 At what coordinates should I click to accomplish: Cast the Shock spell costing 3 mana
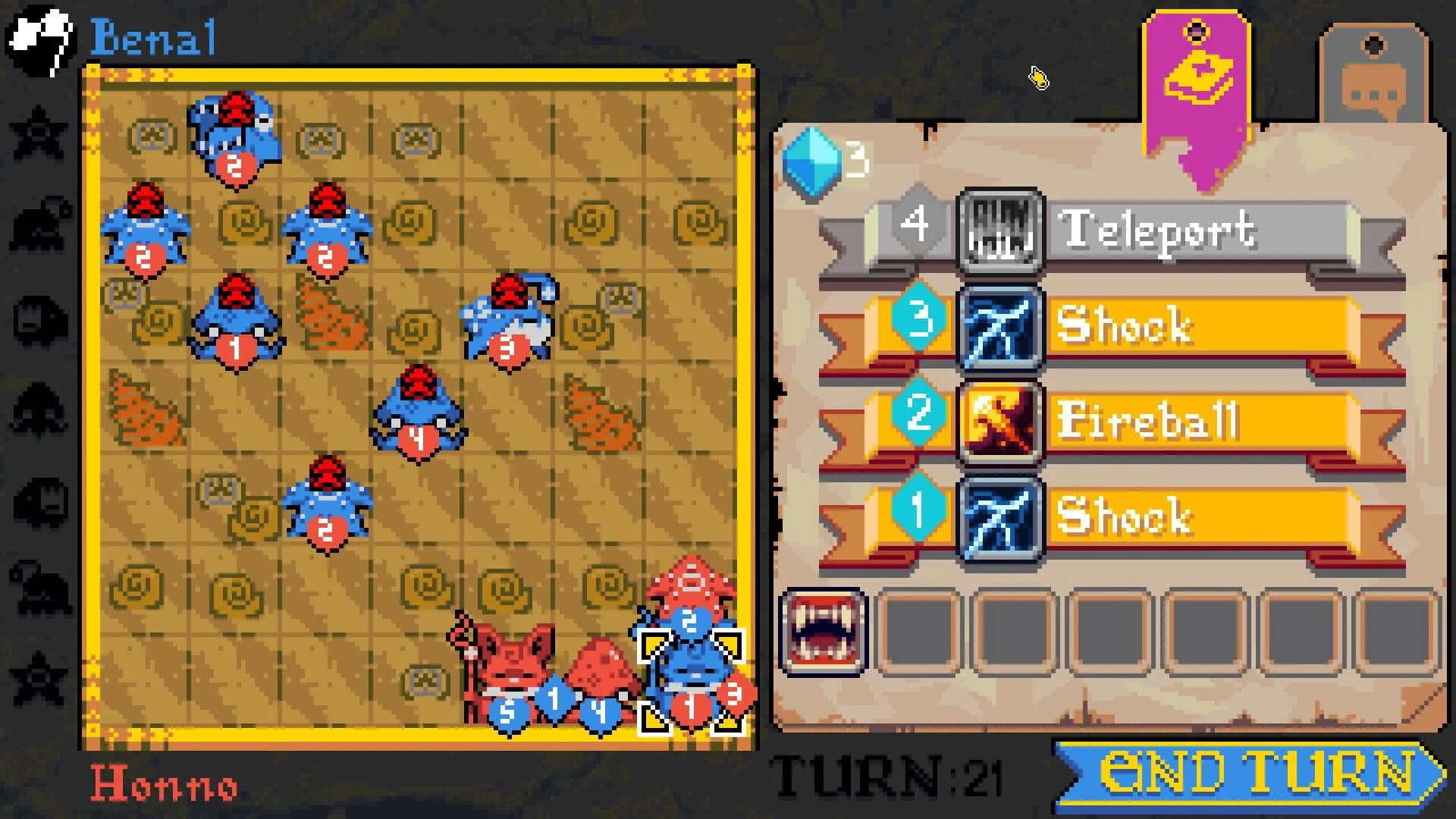click(x=1003, y=328)
